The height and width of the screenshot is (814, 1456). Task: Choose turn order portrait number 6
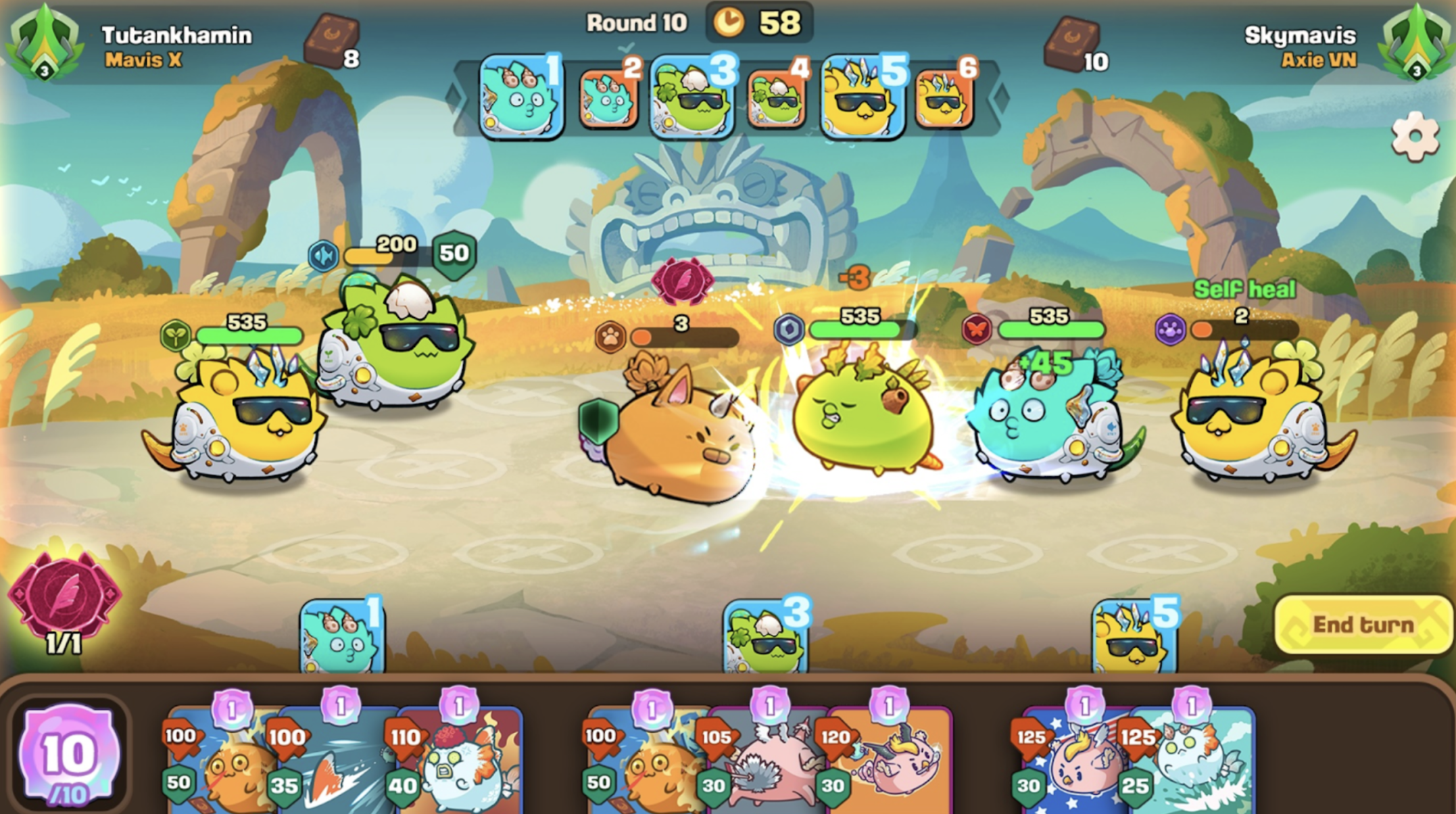tap(944, 98)
